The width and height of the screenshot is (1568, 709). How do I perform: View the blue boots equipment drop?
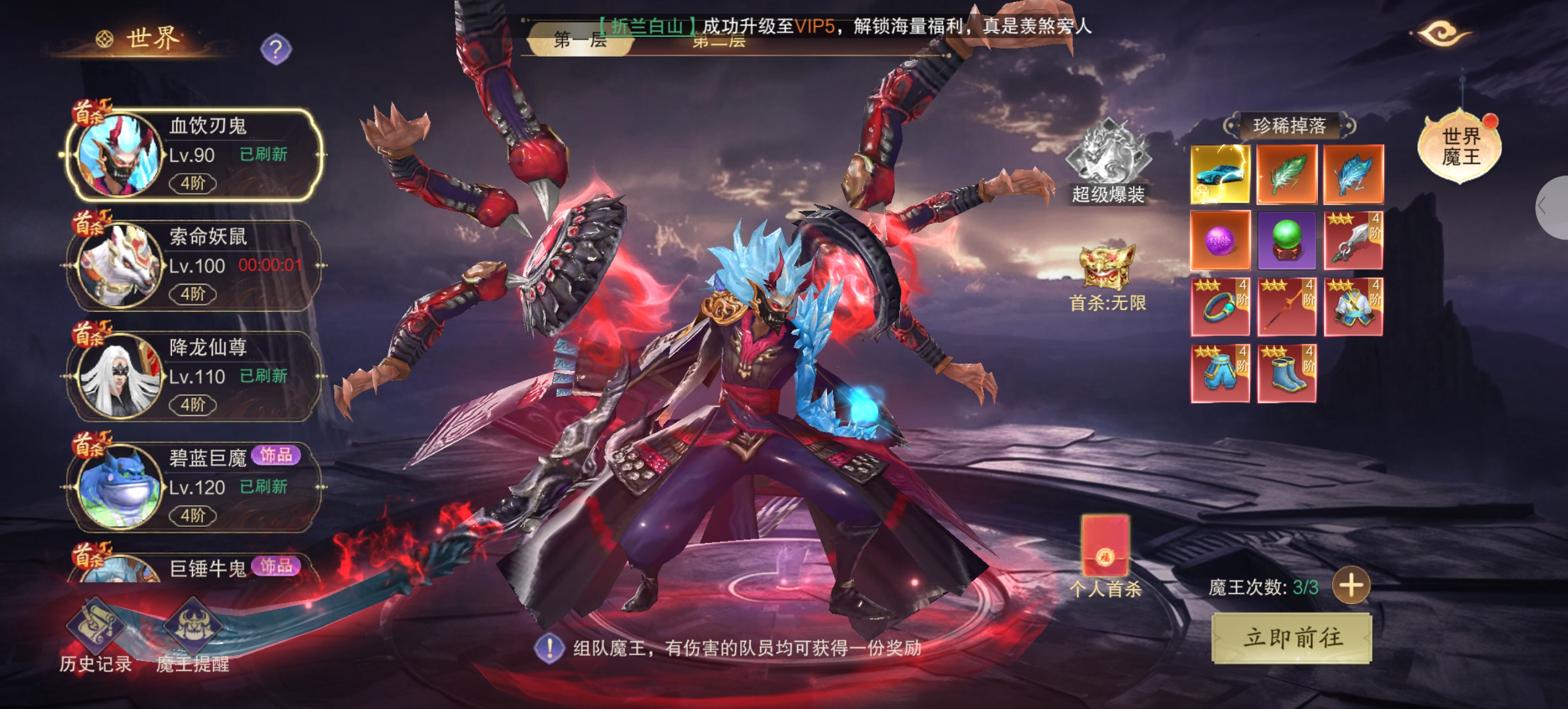click(x=1287, y=374)
